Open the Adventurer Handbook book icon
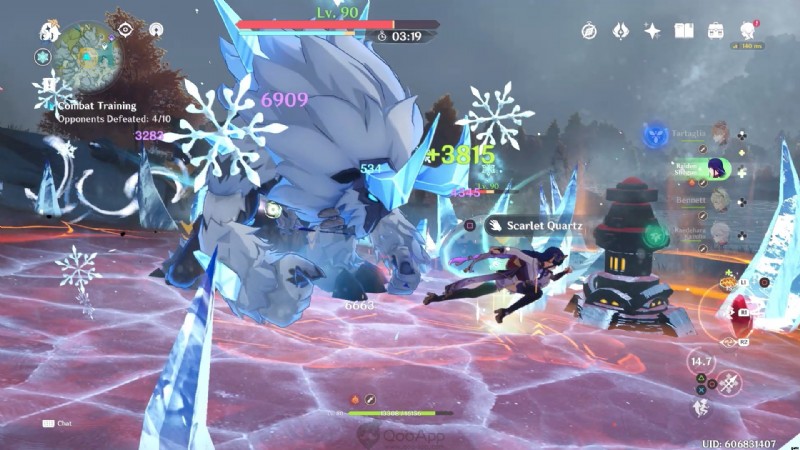 (684, 31)
